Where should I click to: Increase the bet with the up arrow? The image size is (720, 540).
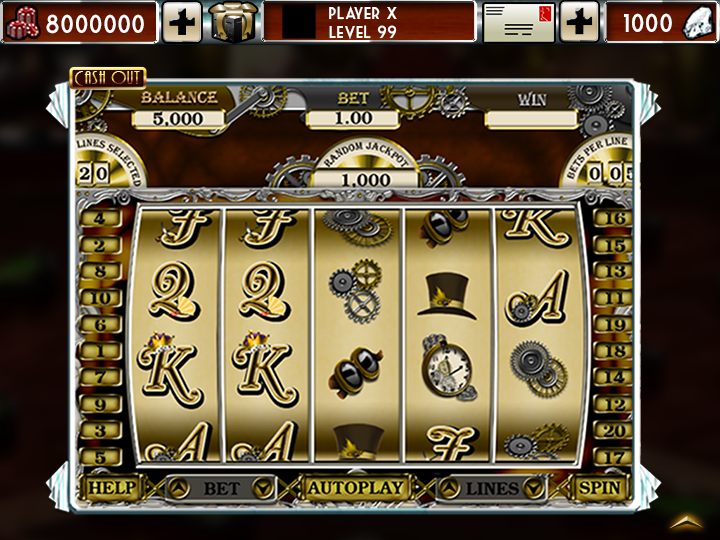click(x=178, y=488)
